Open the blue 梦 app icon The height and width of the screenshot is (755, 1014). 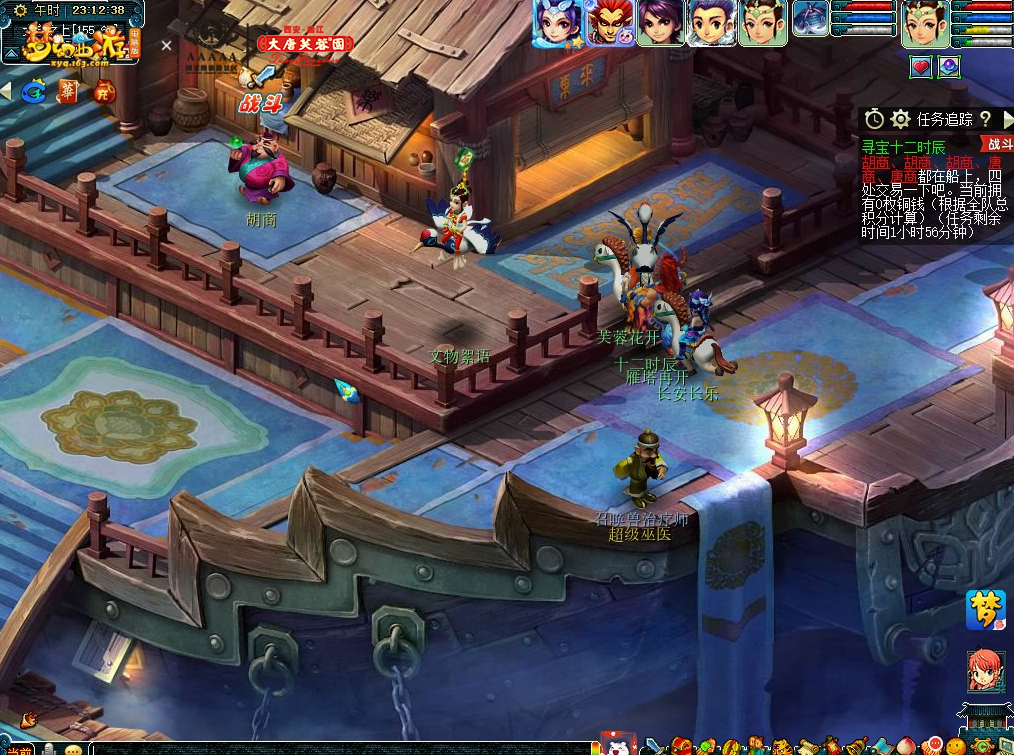click(985, 610)
